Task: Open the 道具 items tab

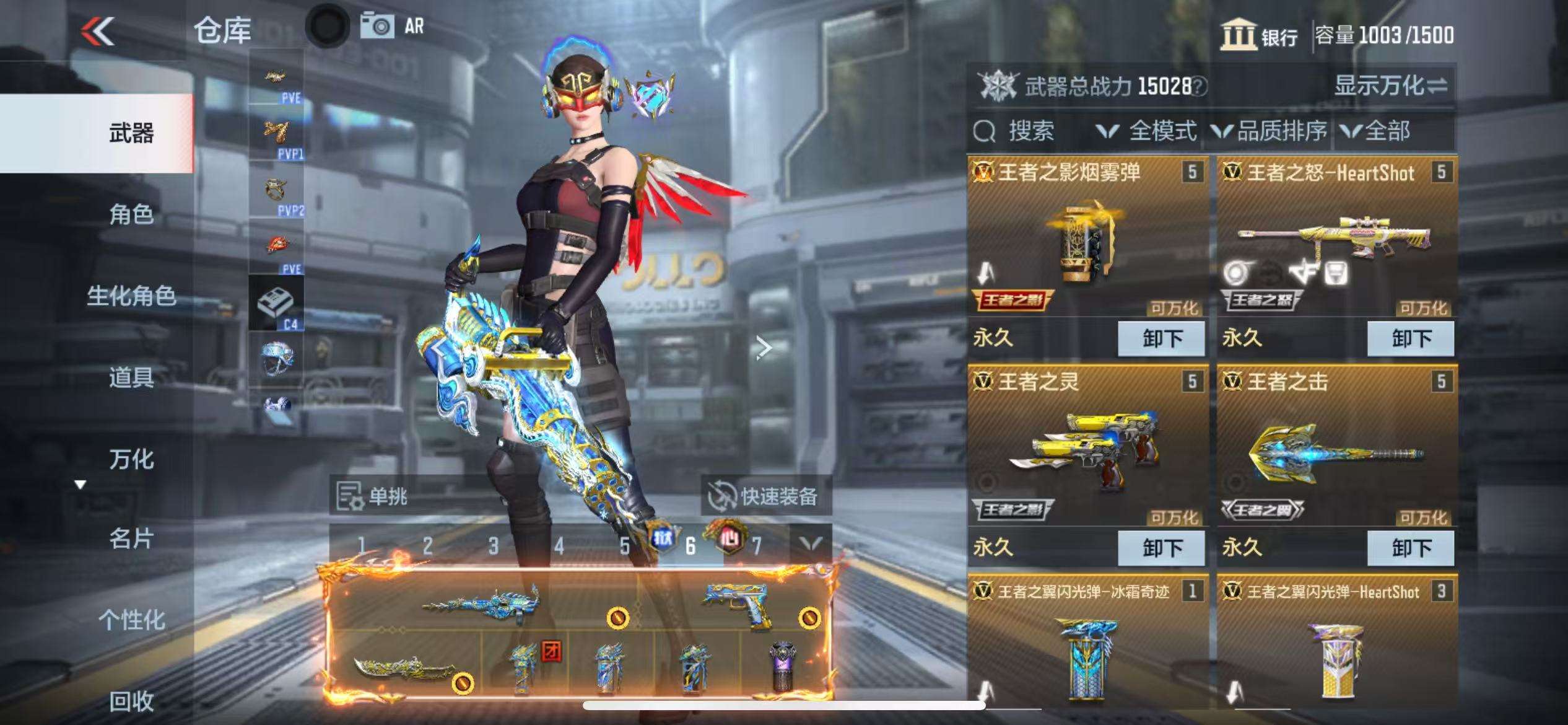Action: (131, 377)
